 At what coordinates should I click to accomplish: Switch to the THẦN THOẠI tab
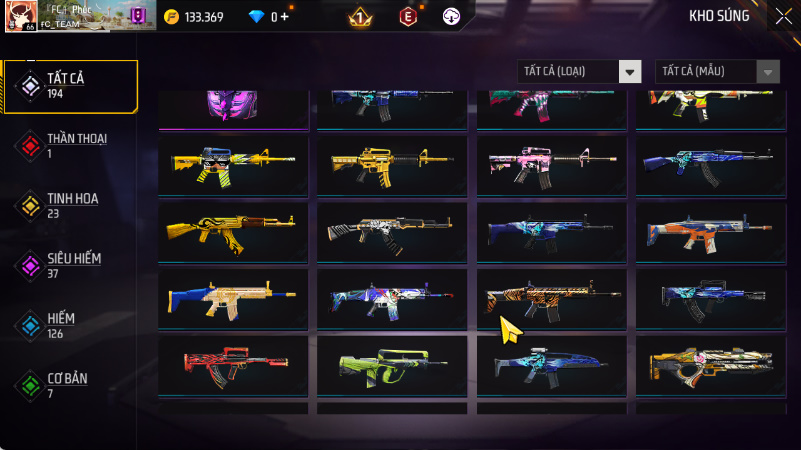tap(70, 145)
